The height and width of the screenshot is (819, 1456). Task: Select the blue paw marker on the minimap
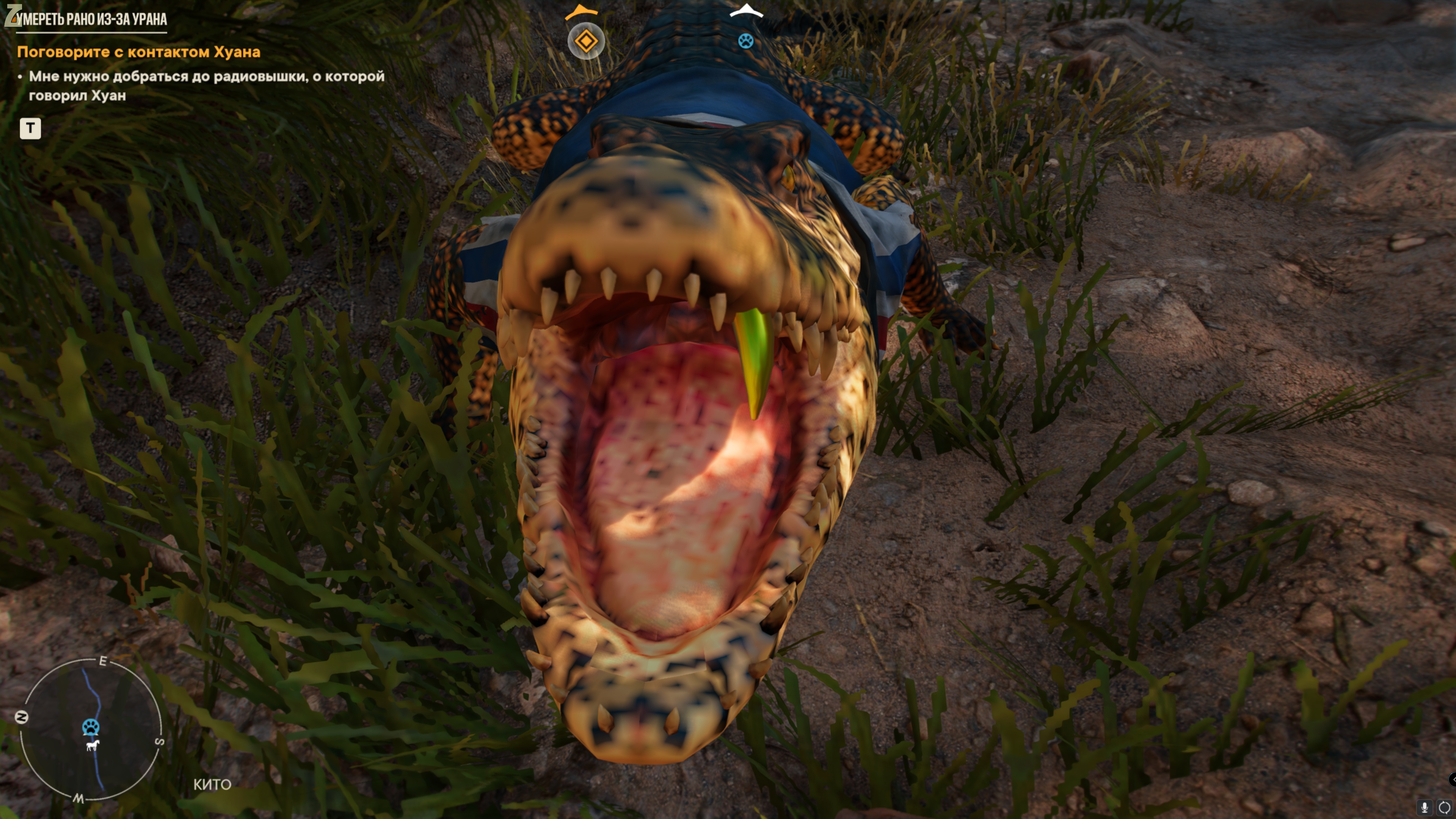pos(91,727)
